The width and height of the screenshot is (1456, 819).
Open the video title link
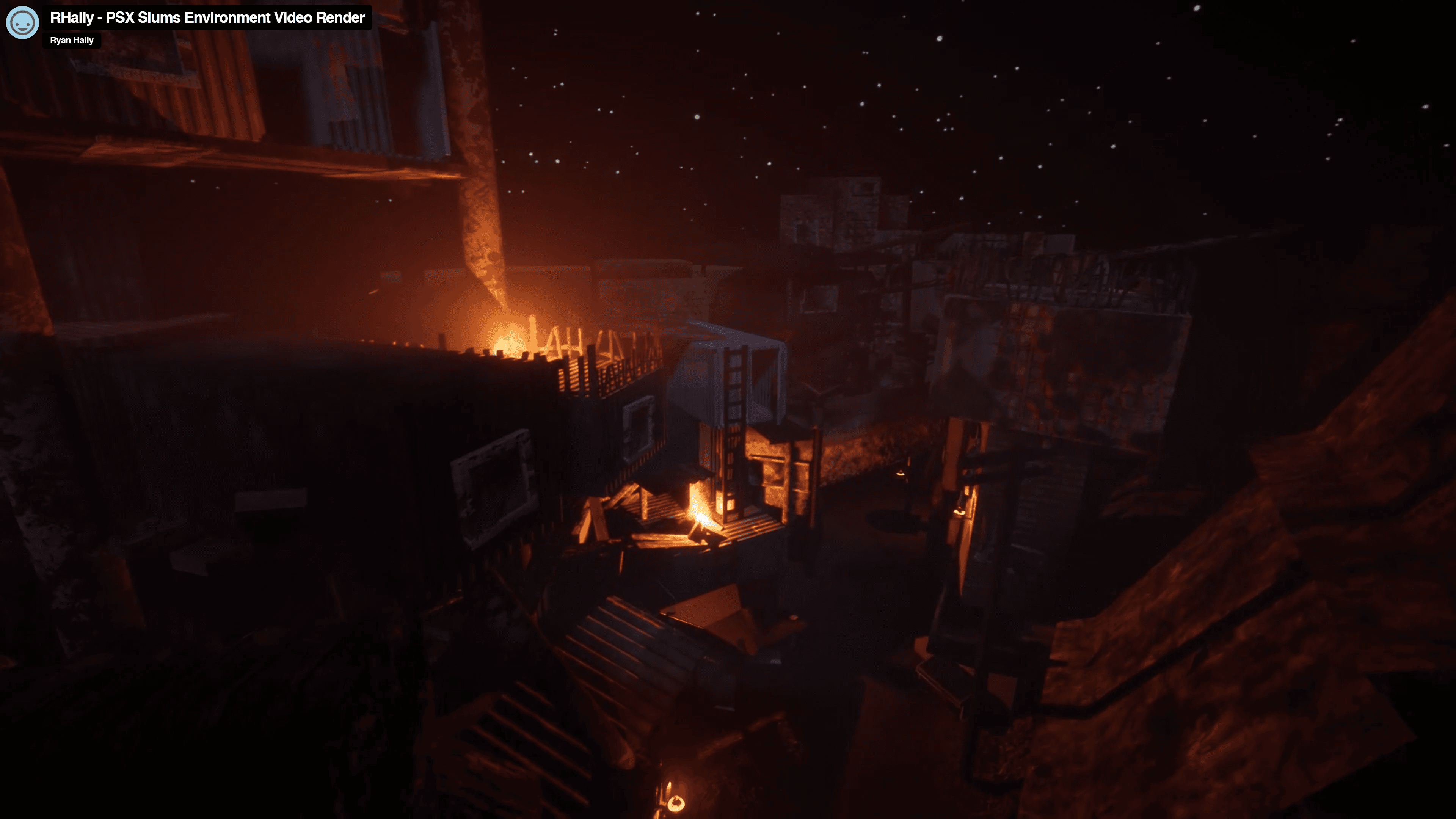207,17
